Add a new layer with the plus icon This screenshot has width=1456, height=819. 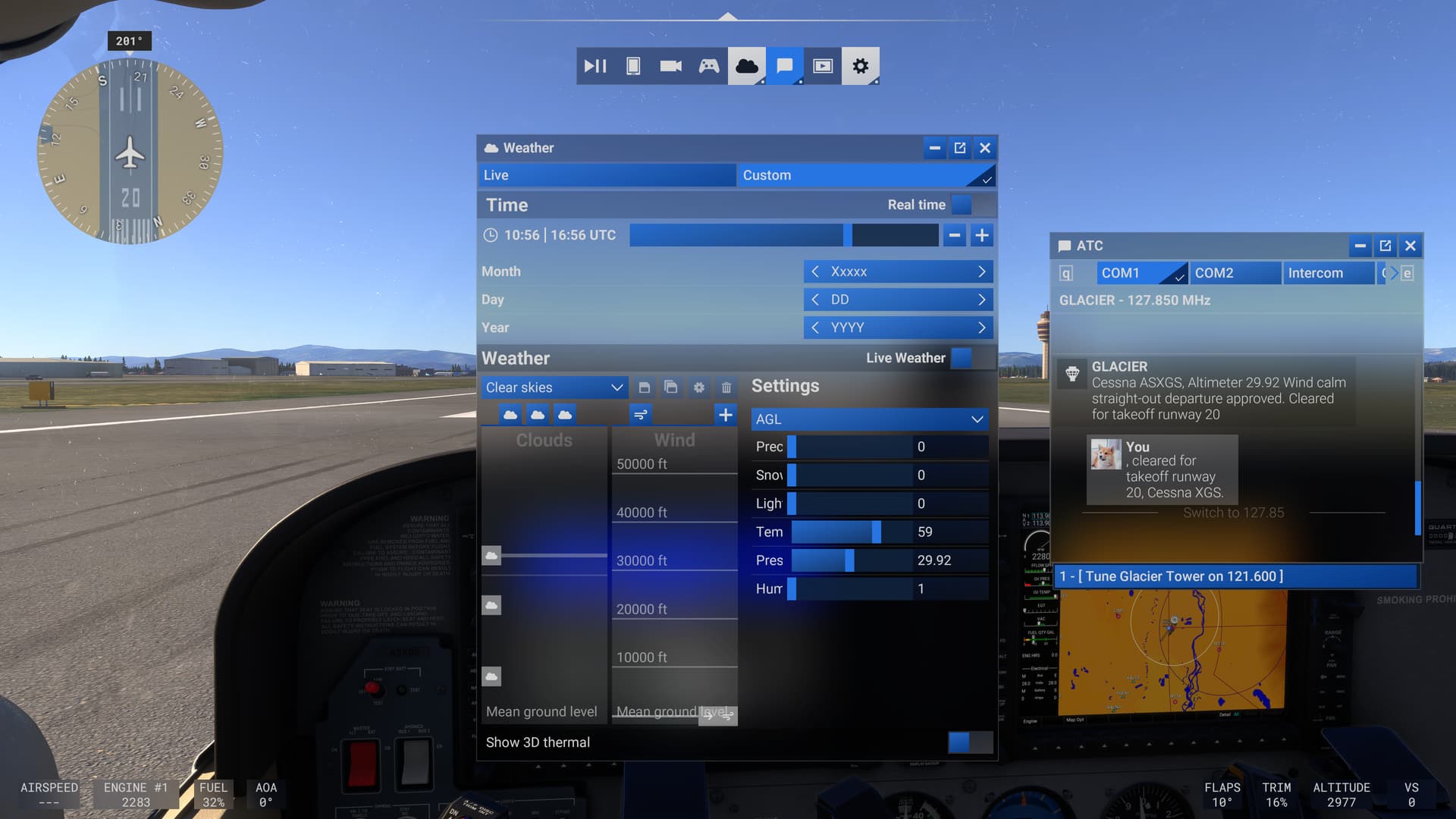[x=725, y=414]
